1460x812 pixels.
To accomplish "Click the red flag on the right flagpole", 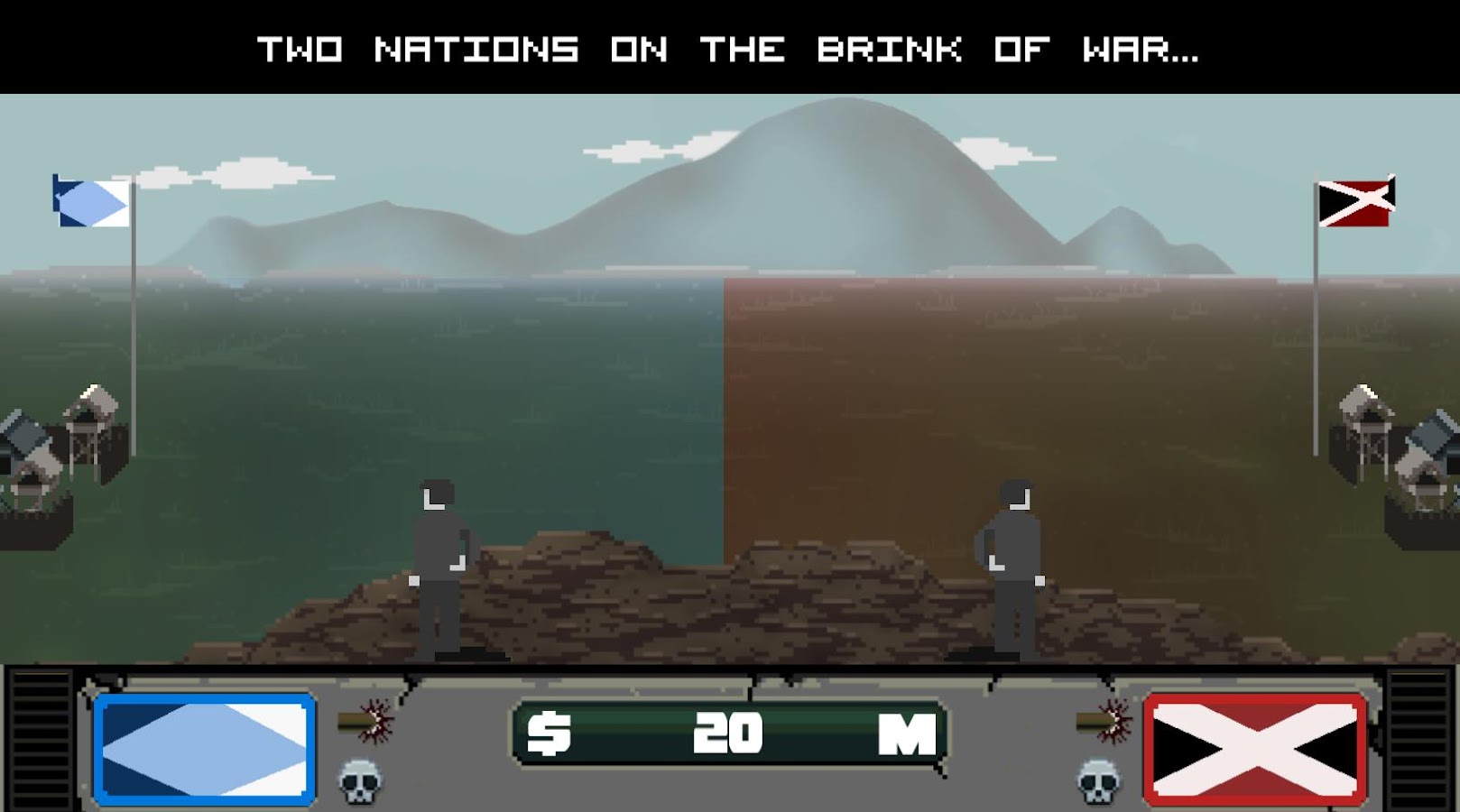I will (x=1354, y=202).
